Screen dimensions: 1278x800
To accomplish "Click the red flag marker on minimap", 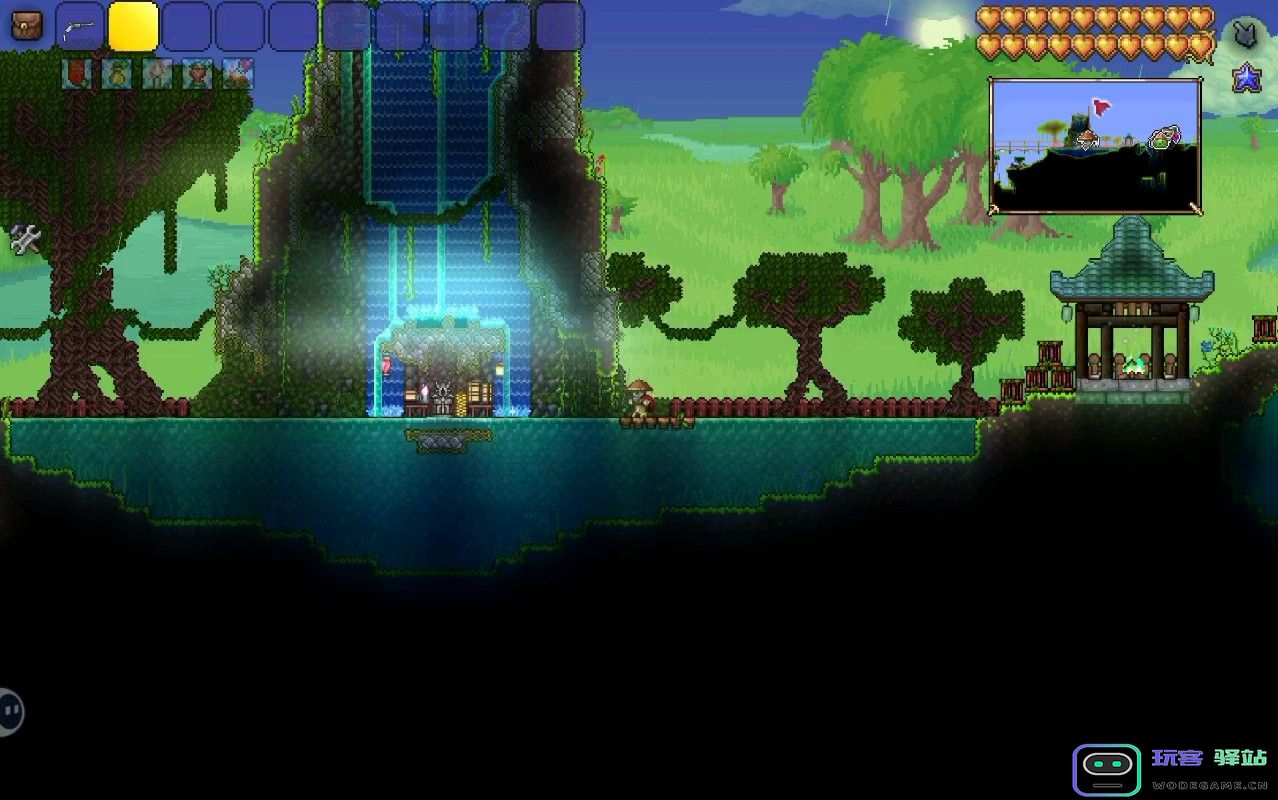I will point(1101,106).
